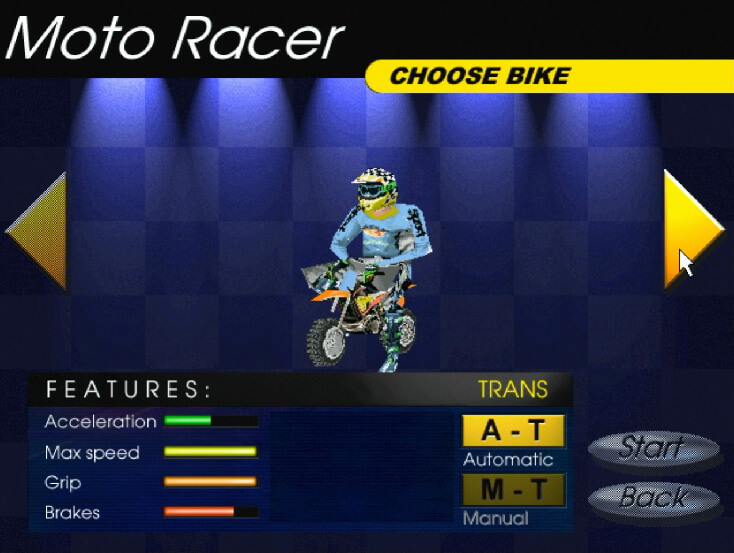Image resolution: width=734 pixels, height=553 pixels.
Task: Choose M-T manual transmission
Action: 513,490
